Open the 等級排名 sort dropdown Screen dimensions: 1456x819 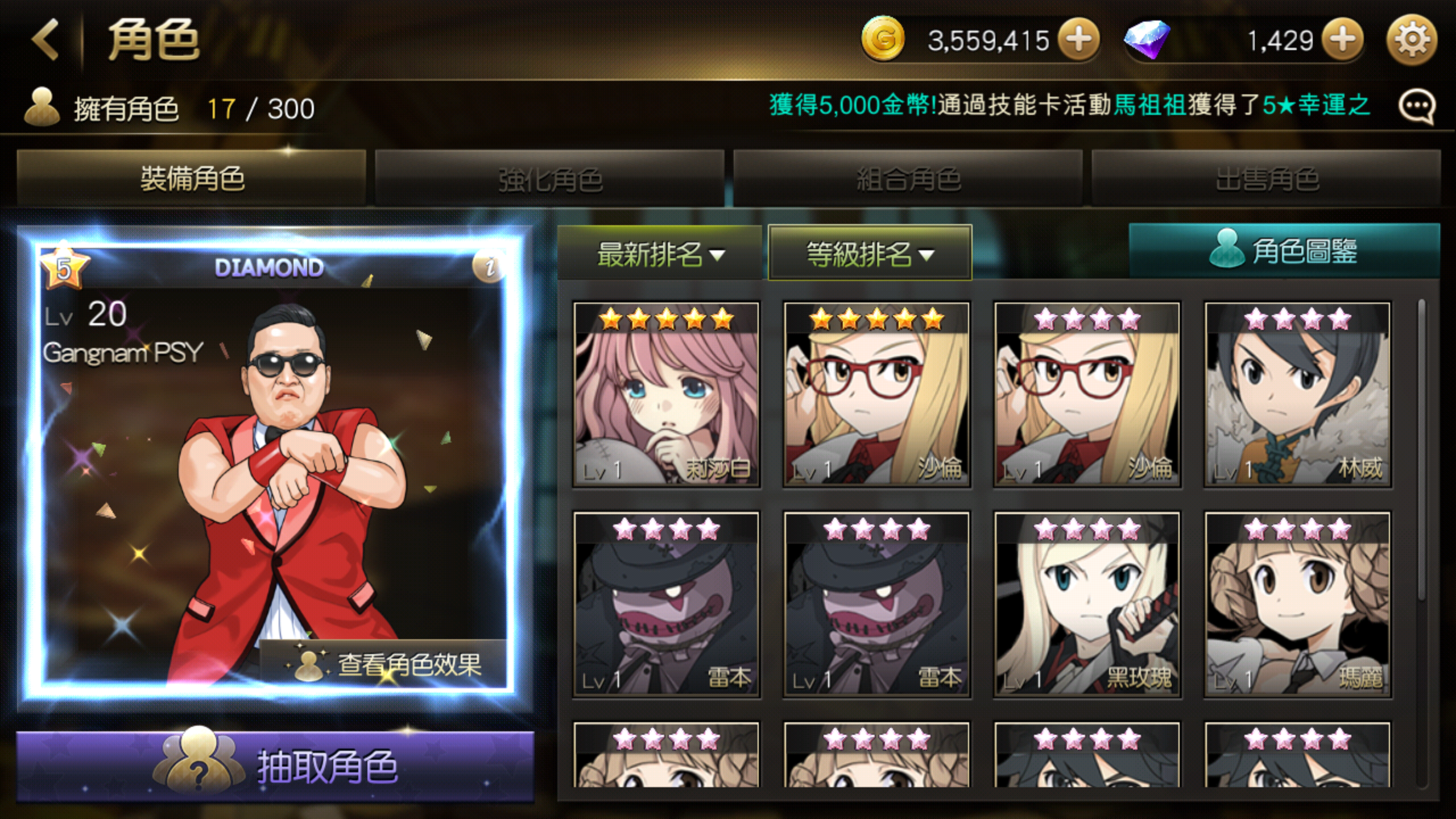tap(870, 254)
